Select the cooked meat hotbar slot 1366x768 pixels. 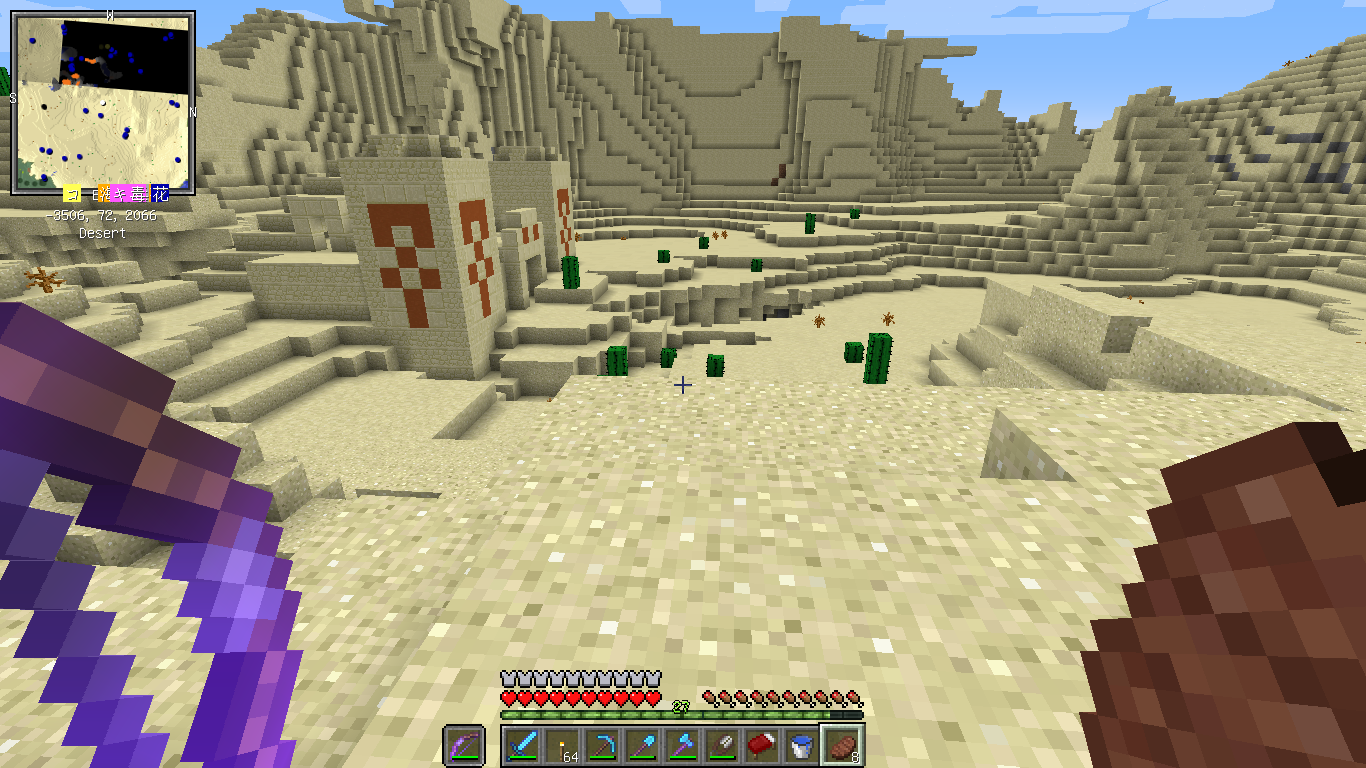842,746
